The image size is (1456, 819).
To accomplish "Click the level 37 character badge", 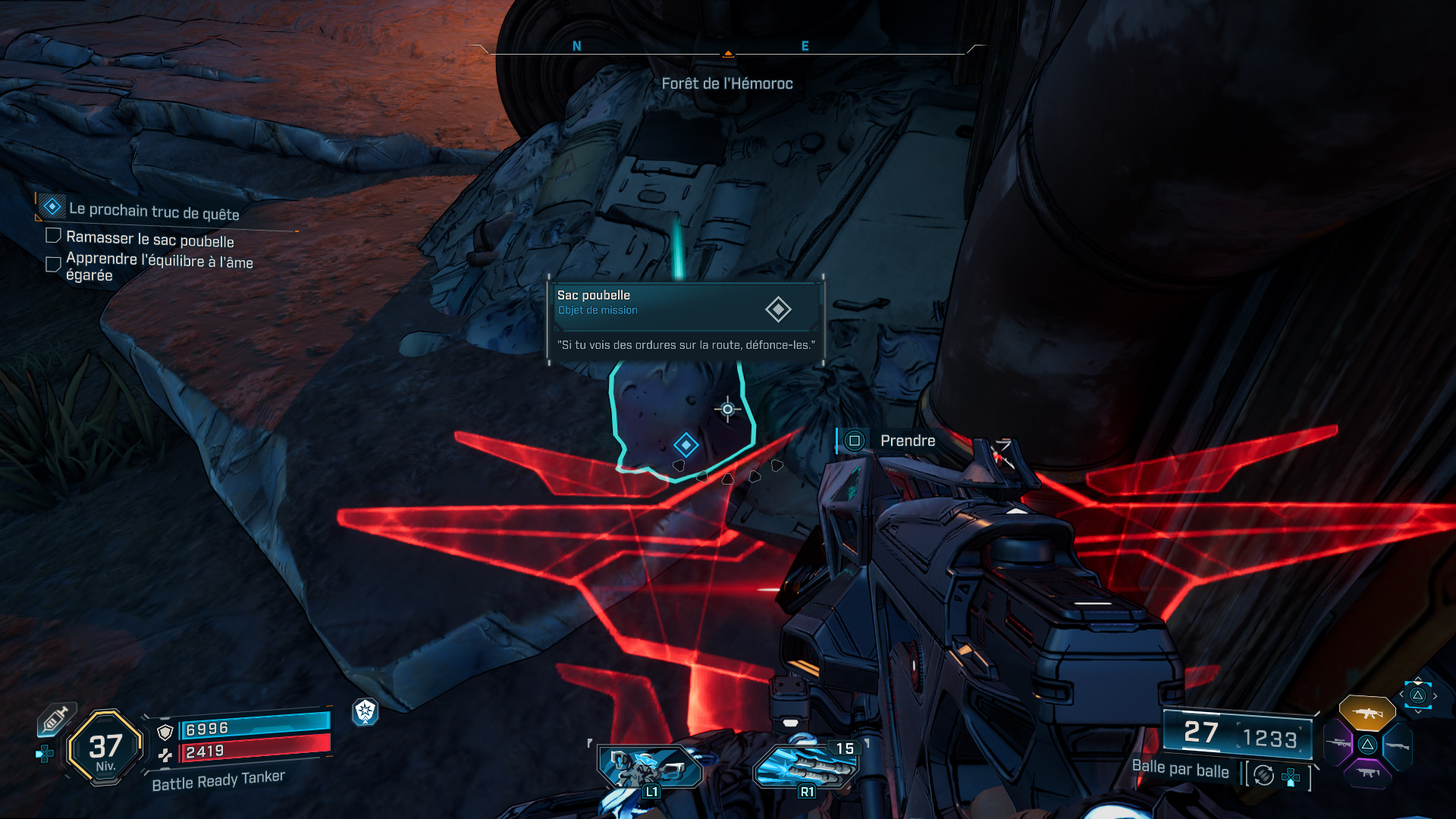I will (105, 748).
